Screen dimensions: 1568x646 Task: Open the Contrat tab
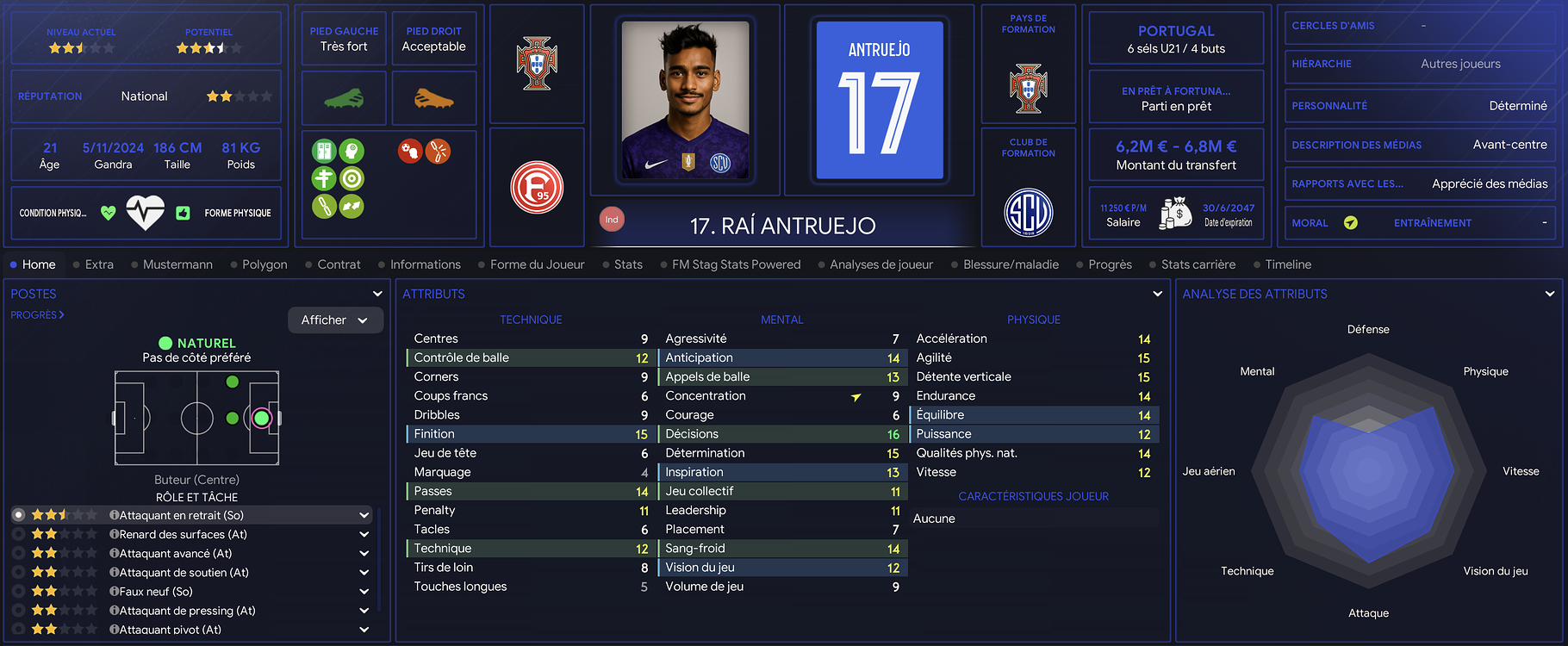[339, 264]
